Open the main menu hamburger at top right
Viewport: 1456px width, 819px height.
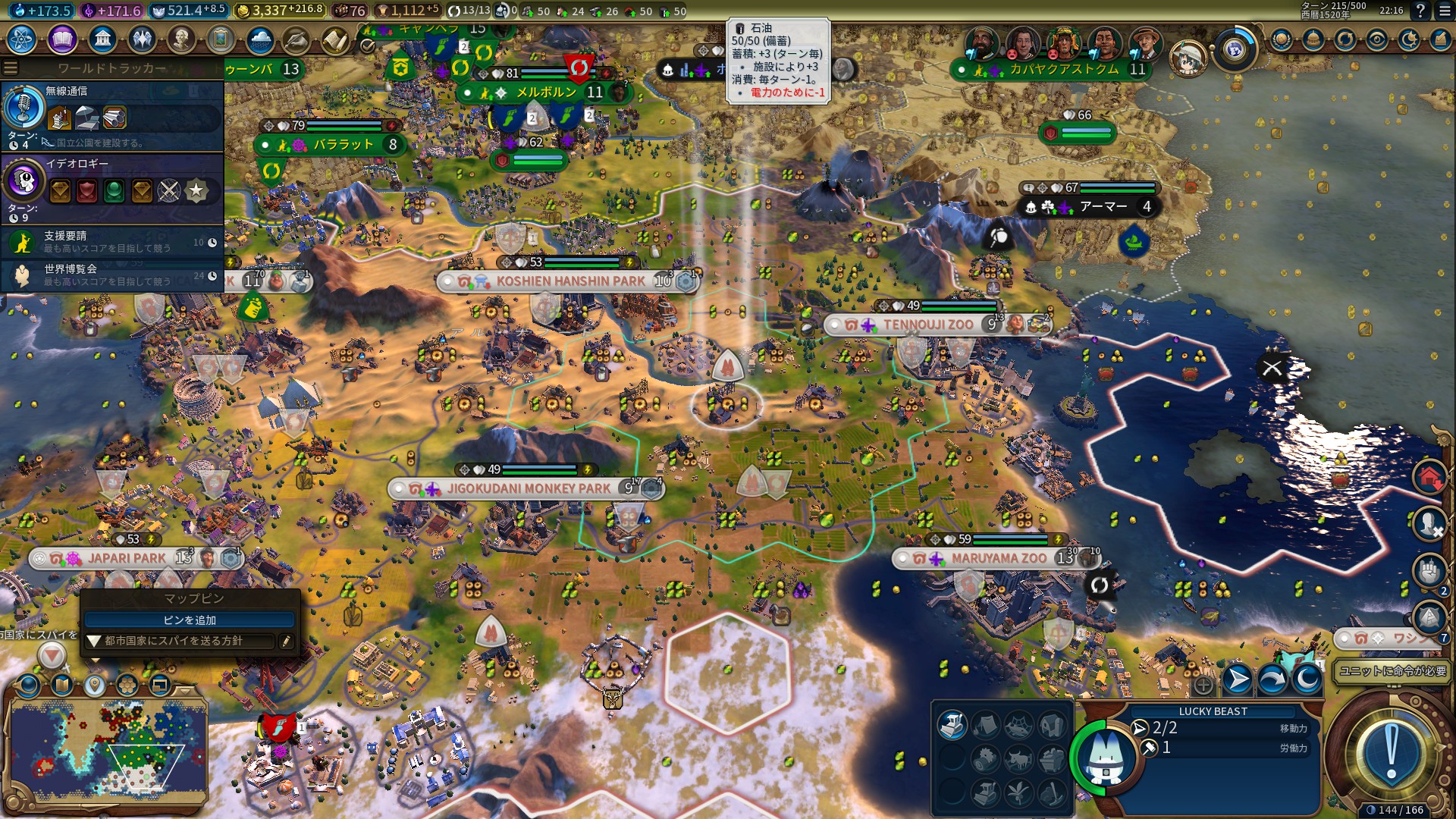(1443, 11)
